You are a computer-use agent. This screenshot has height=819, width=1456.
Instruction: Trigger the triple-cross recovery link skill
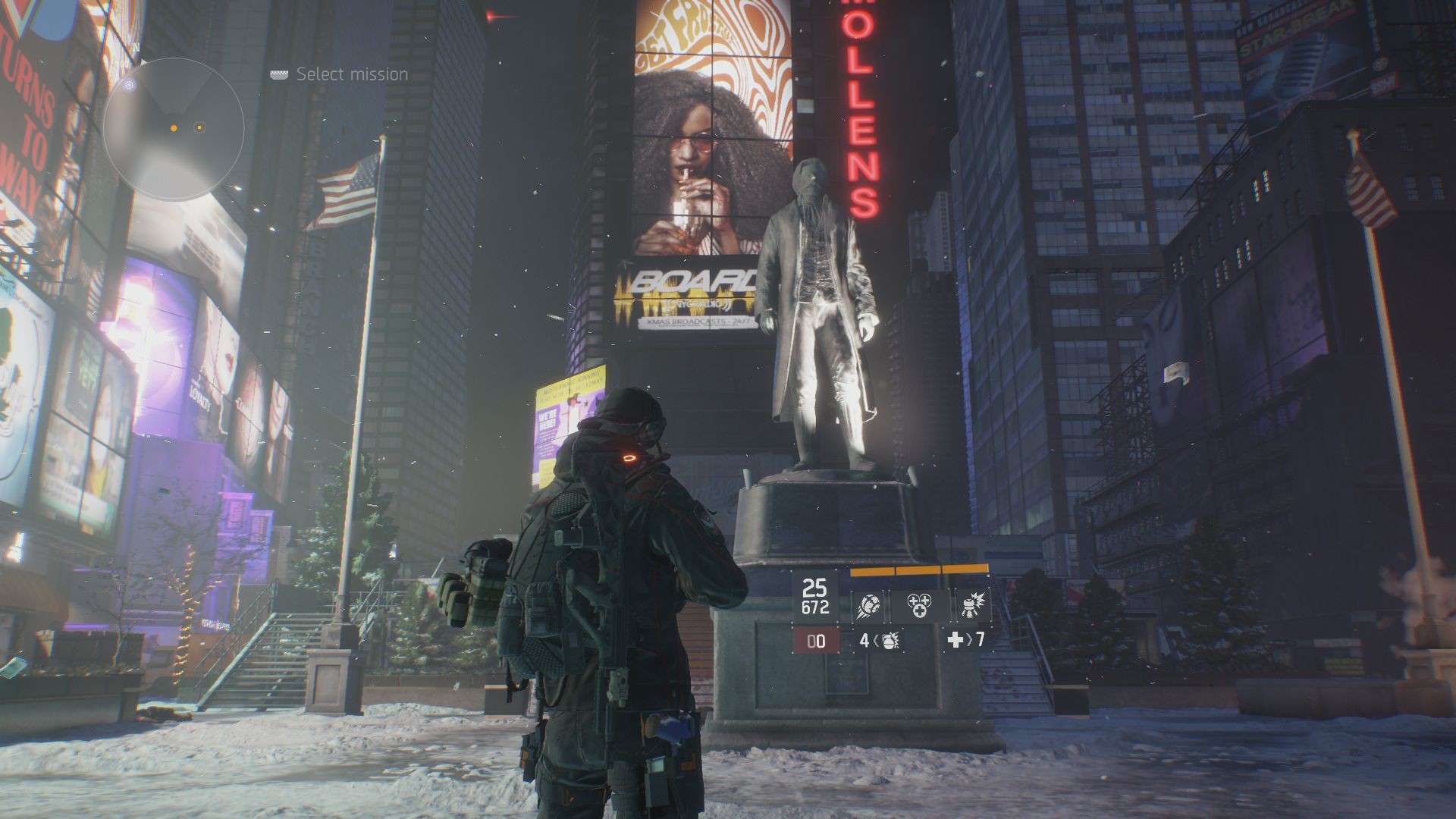point(919,606)
